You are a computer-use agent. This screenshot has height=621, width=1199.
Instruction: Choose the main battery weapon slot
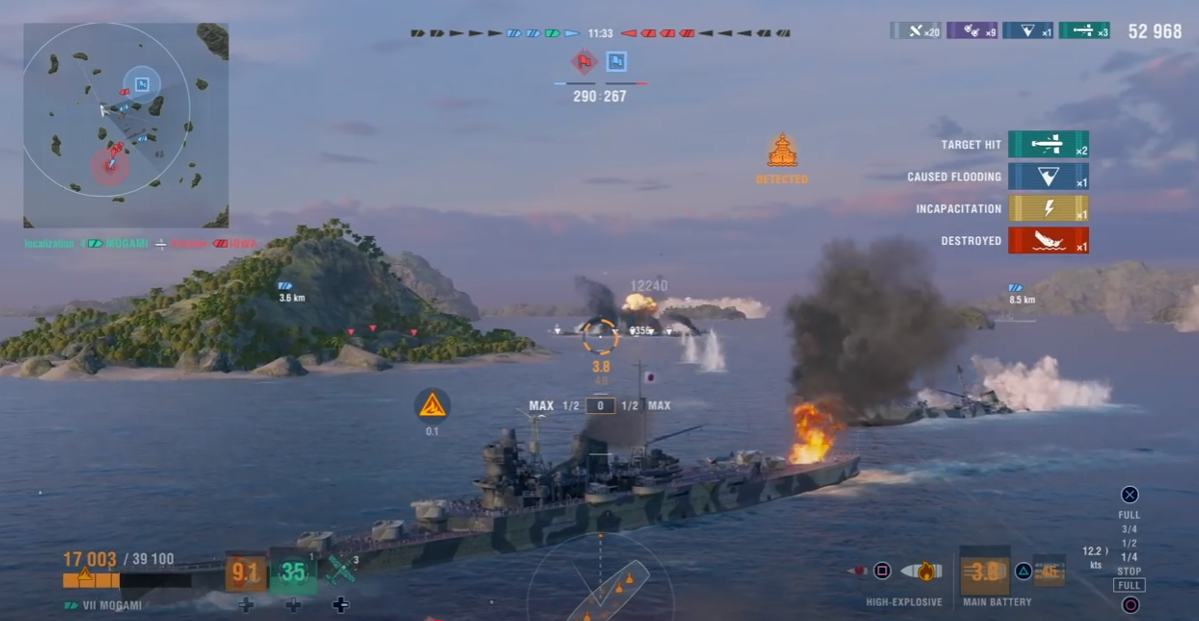[985, 571]
